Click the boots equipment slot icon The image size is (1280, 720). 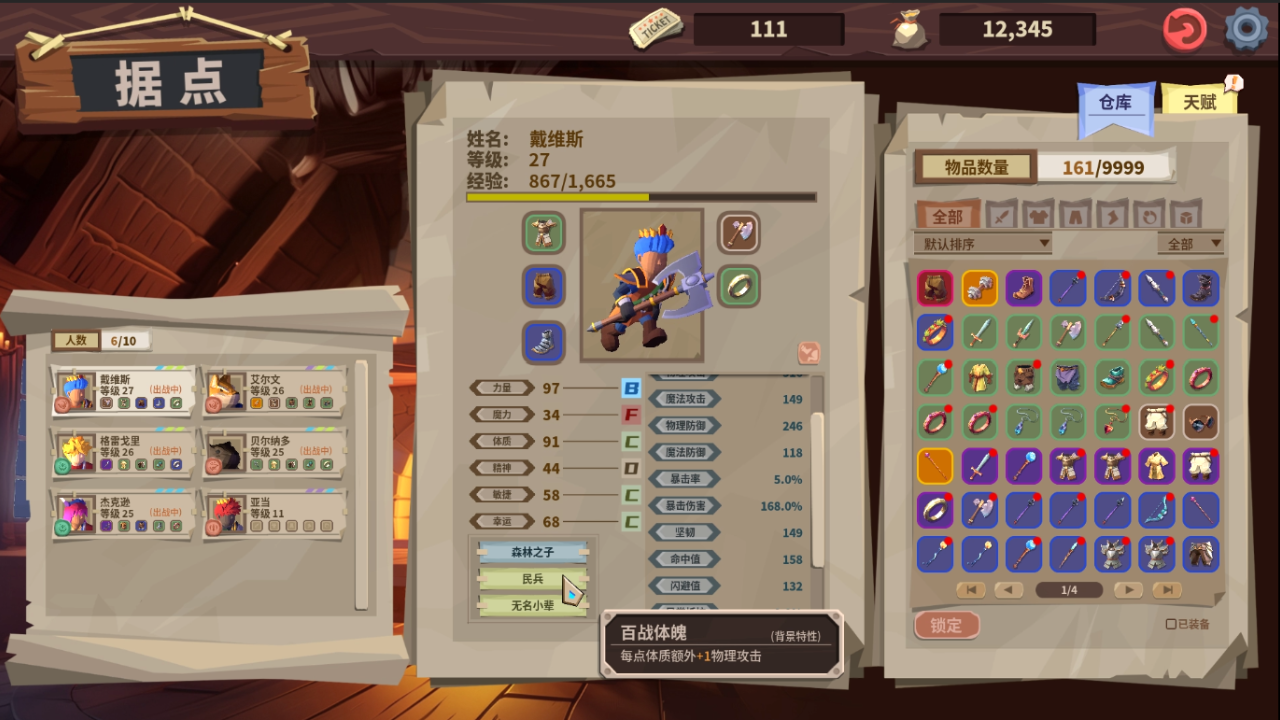pyautogui.click(x=543, y=340)
